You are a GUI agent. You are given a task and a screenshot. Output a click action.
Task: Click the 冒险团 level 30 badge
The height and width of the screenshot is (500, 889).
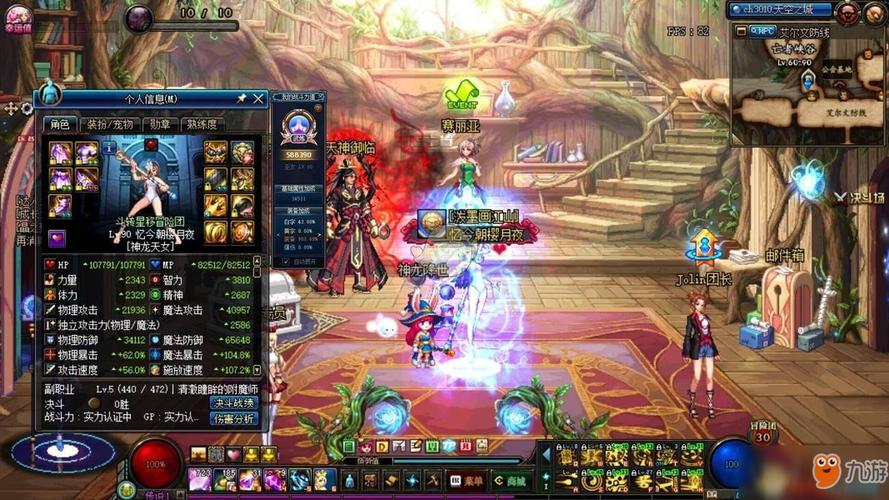pyautogui.click(x=765, y=436)
